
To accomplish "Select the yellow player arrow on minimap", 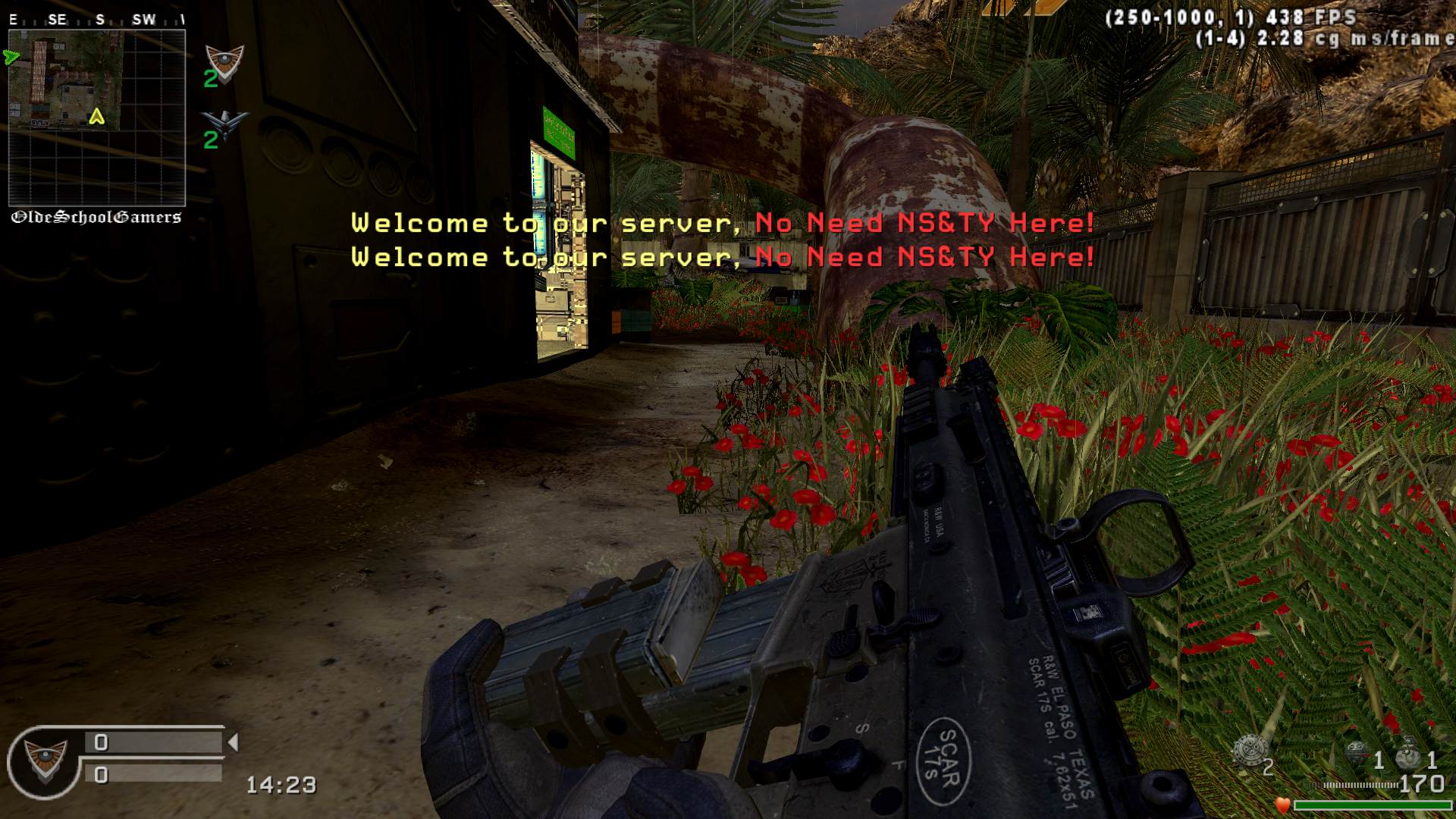I will coord(96,117).
